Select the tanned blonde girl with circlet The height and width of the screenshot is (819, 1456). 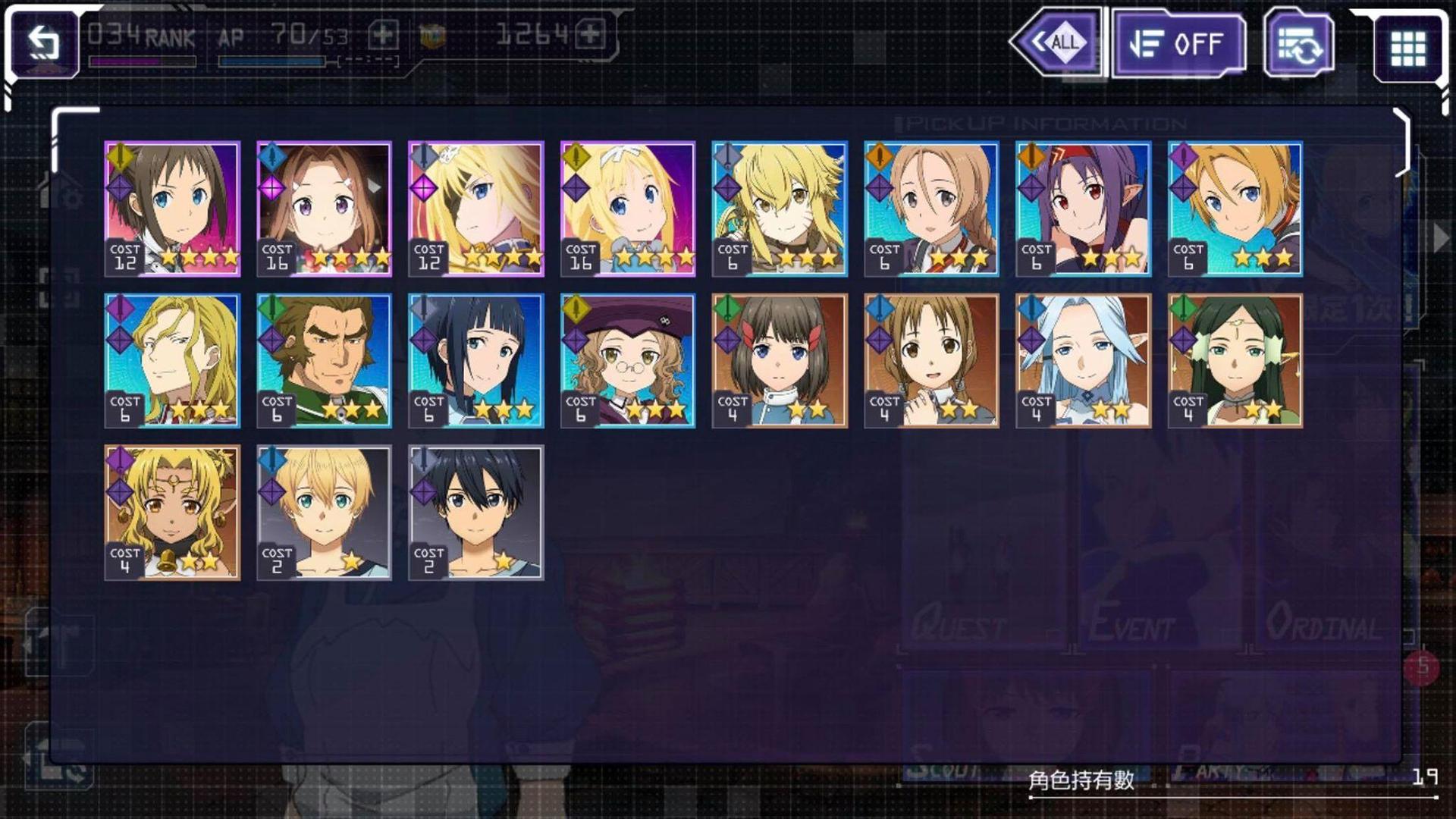point(172,513)
